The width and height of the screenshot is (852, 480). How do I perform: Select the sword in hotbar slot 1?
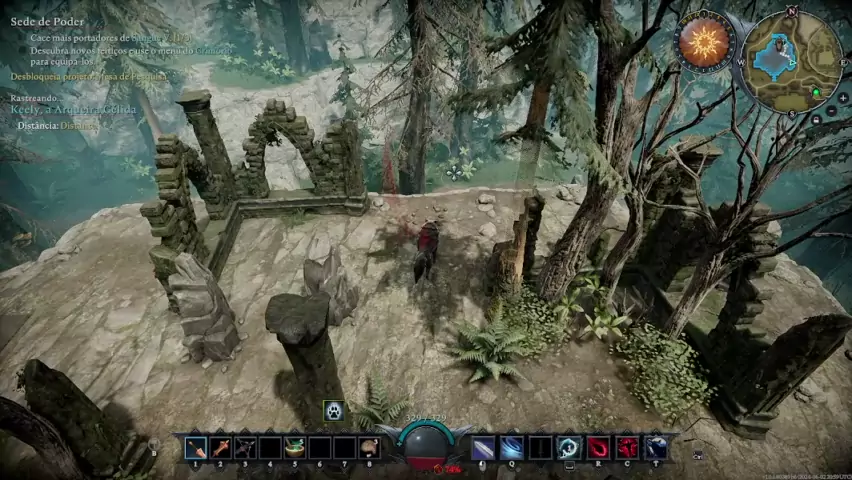[196, 448]
